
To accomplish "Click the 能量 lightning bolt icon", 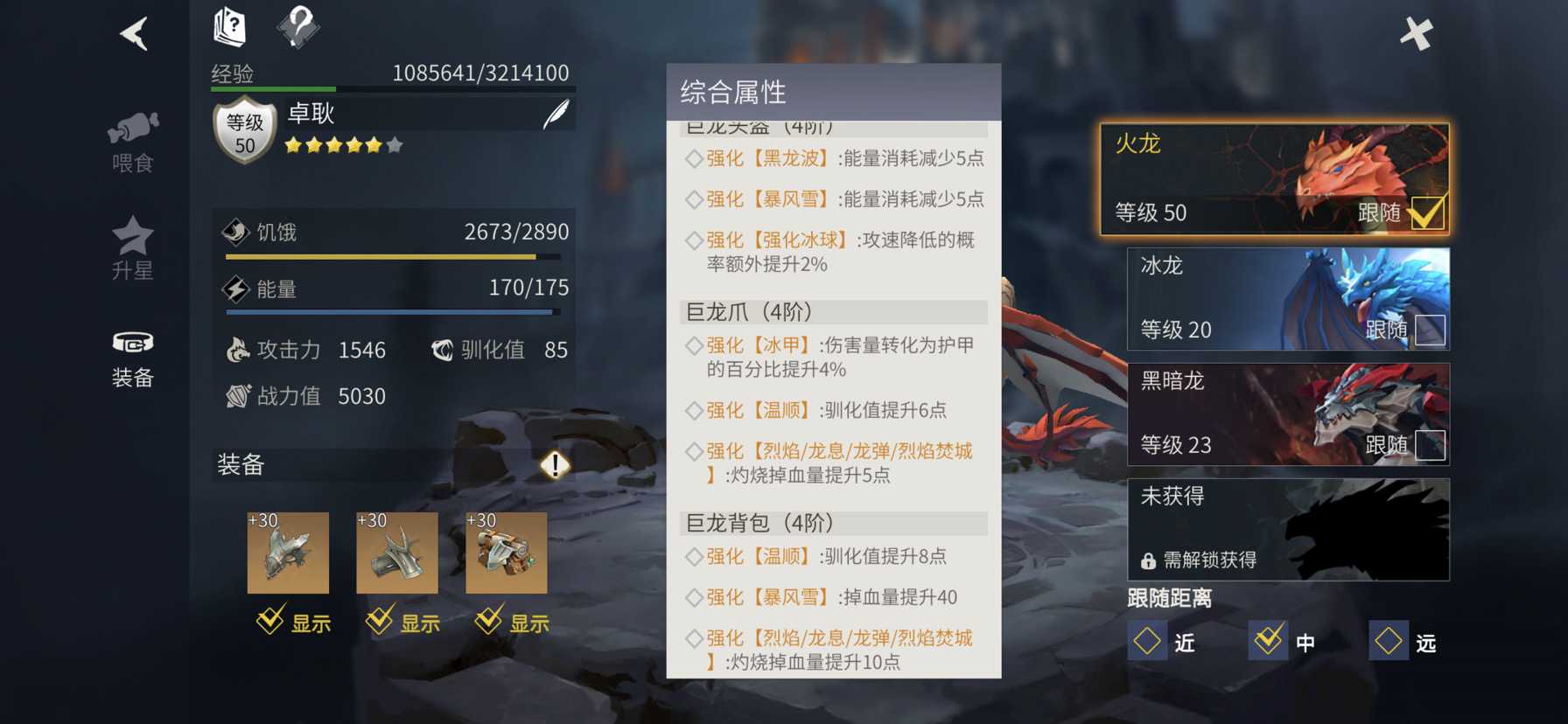I will click(234, 288).
